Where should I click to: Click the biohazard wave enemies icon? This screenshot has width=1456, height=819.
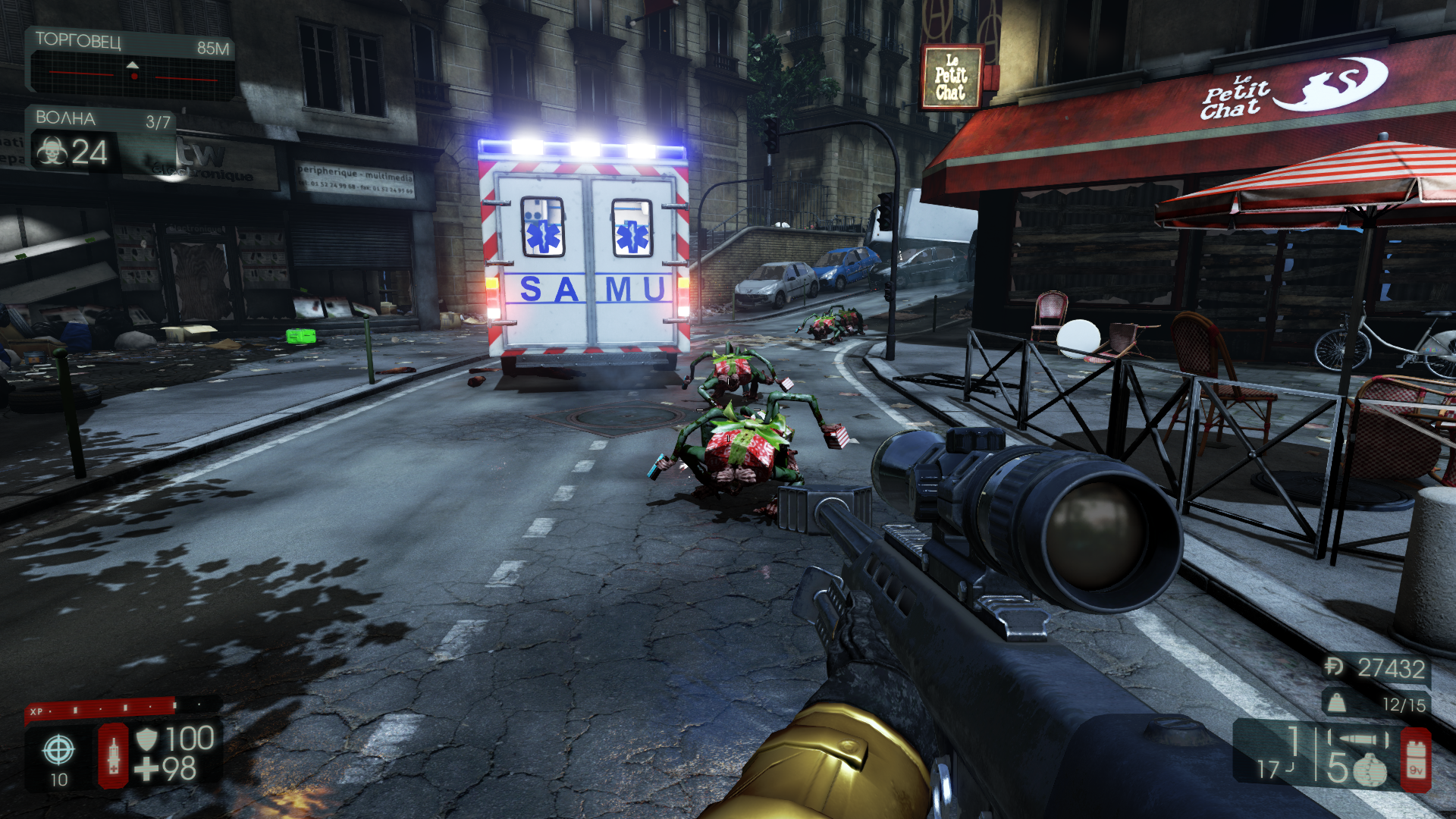click(x=52, y=152)
